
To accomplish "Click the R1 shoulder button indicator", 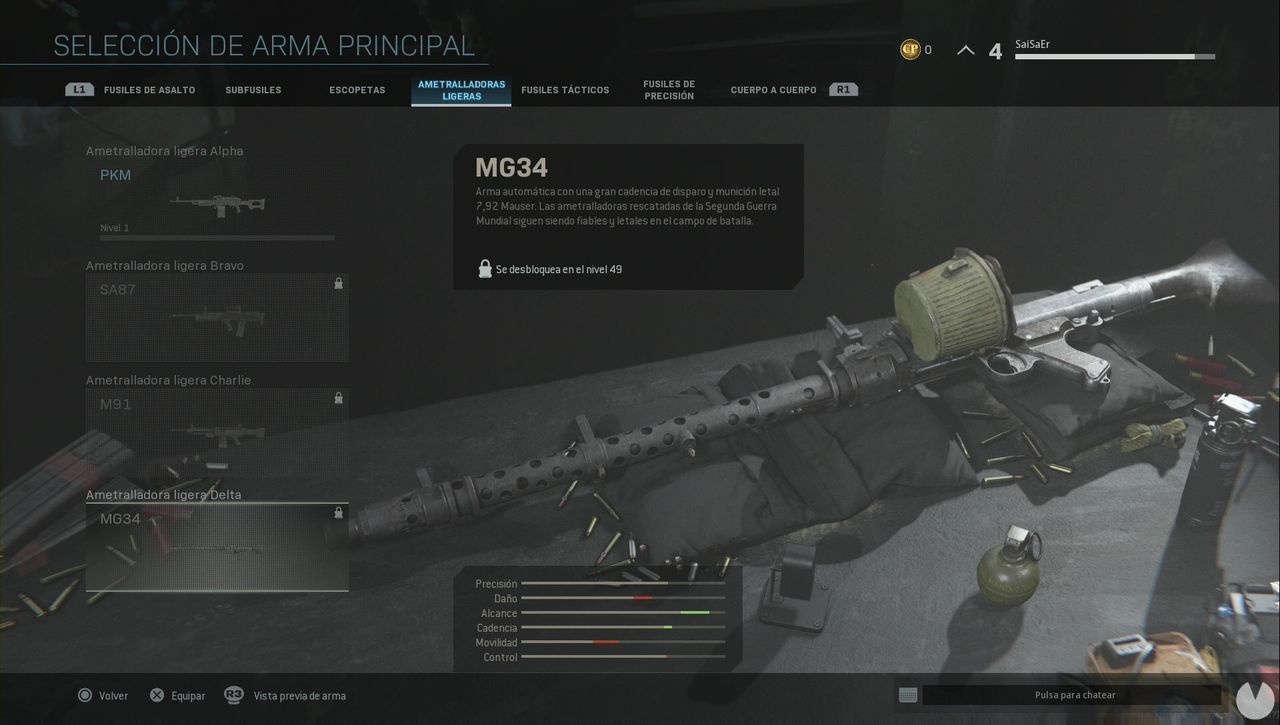I will coord(843,88).
